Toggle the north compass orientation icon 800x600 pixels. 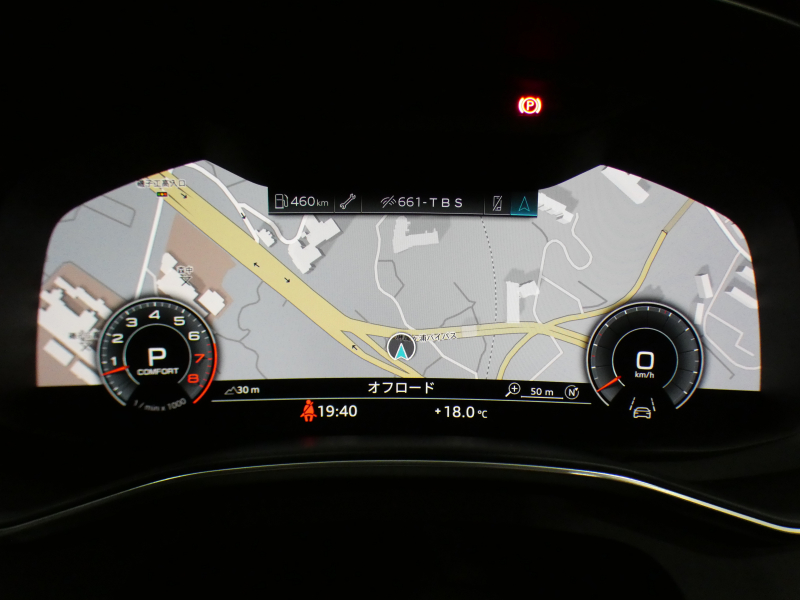[x=572, y=391]
